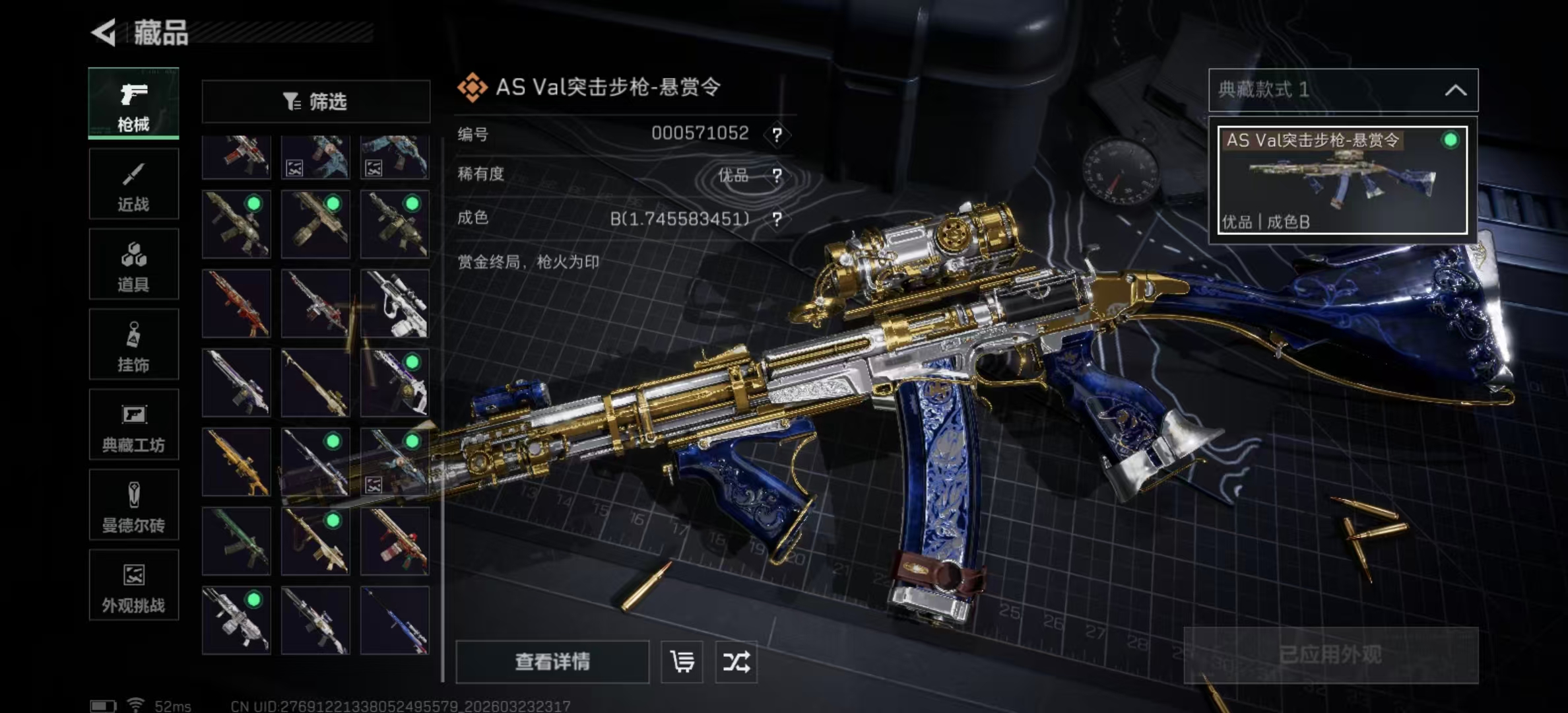Choose the green rifle skin thumbnail
The width and height of the screenshot is (1568, 713).
(236, 541)
